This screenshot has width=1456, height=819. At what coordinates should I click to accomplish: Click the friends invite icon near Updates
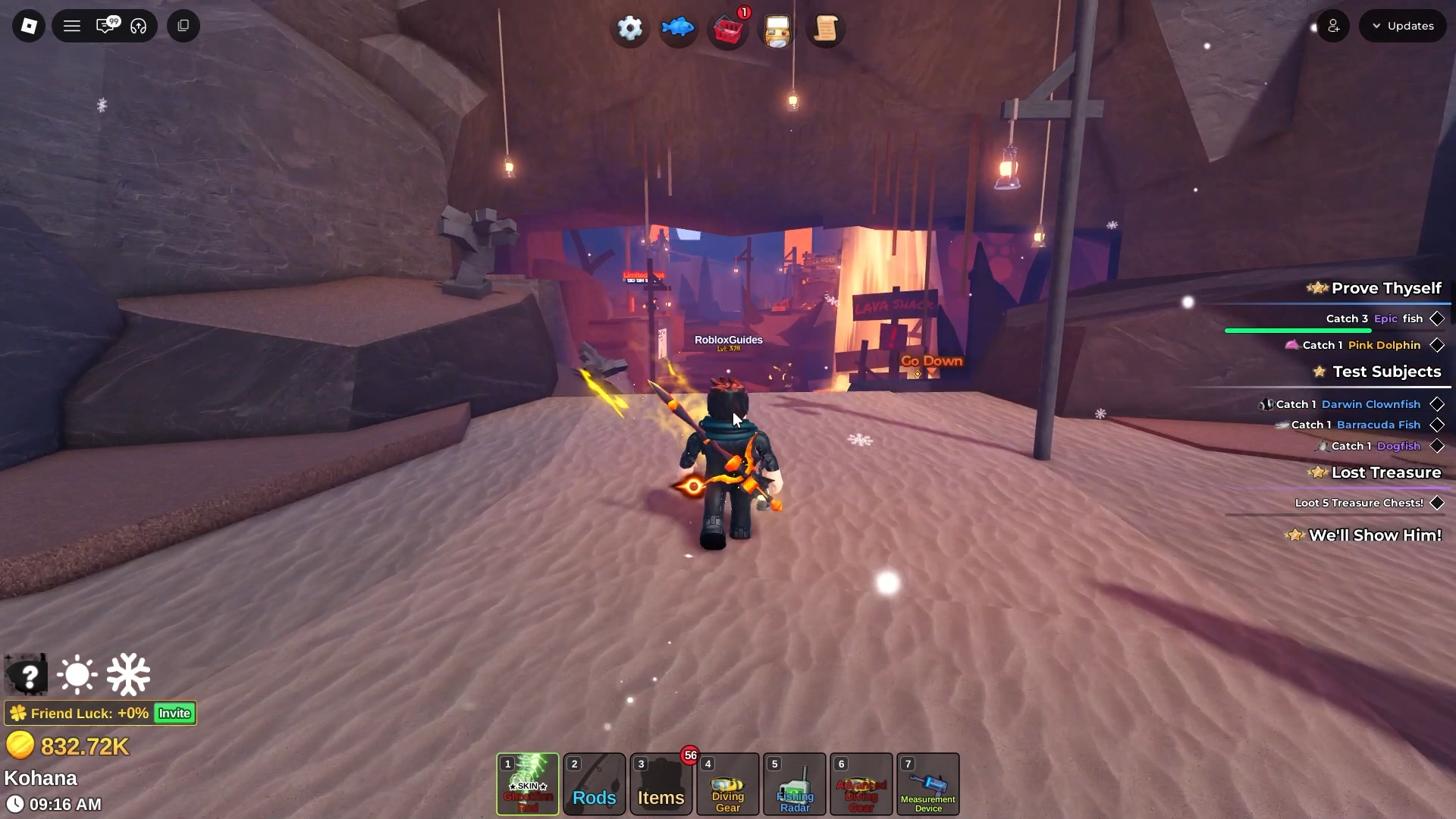click(1333, 26)
